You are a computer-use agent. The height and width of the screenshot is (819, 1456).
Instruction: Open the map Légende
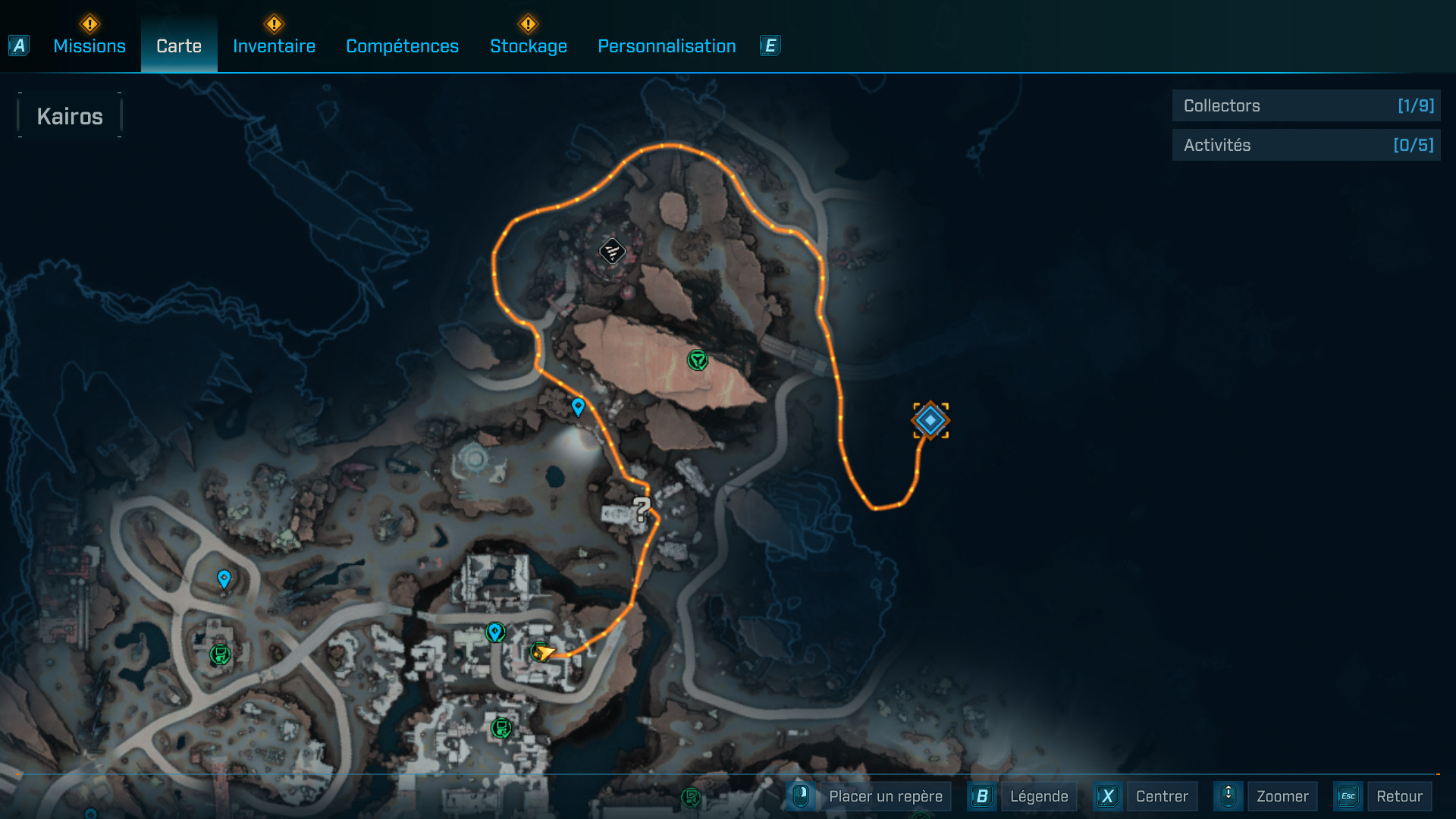coord(1038,796)
